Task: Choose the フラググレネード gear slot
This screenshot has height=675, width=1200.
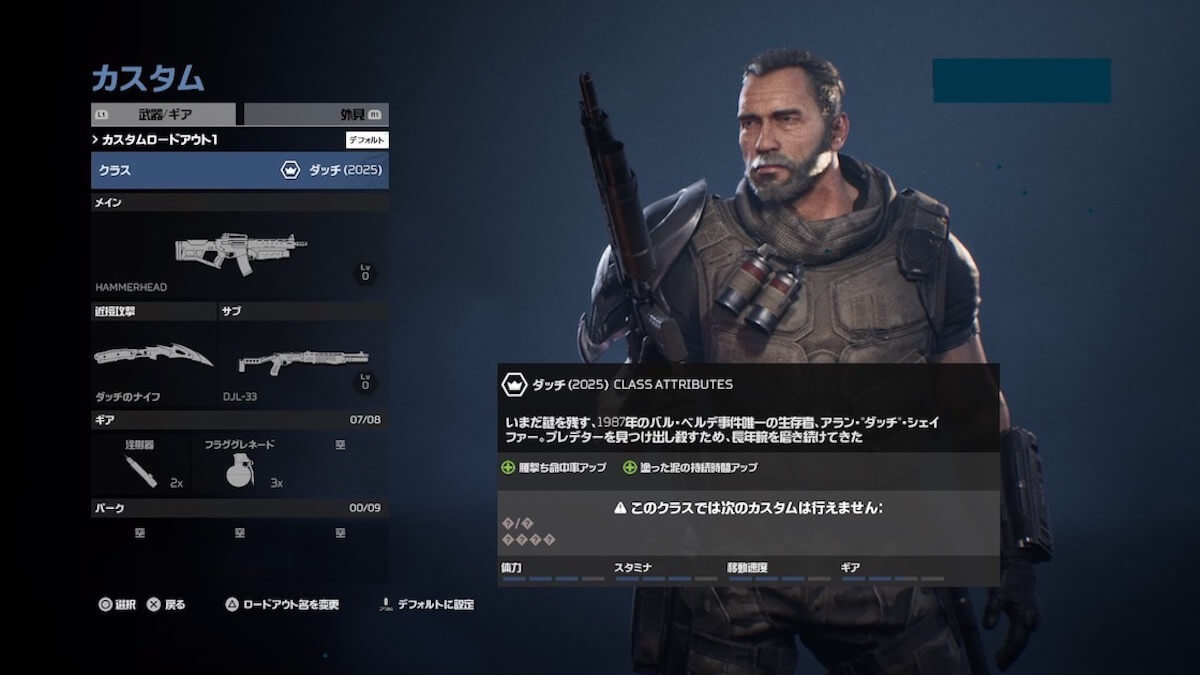Action: [x=240, y=463]
